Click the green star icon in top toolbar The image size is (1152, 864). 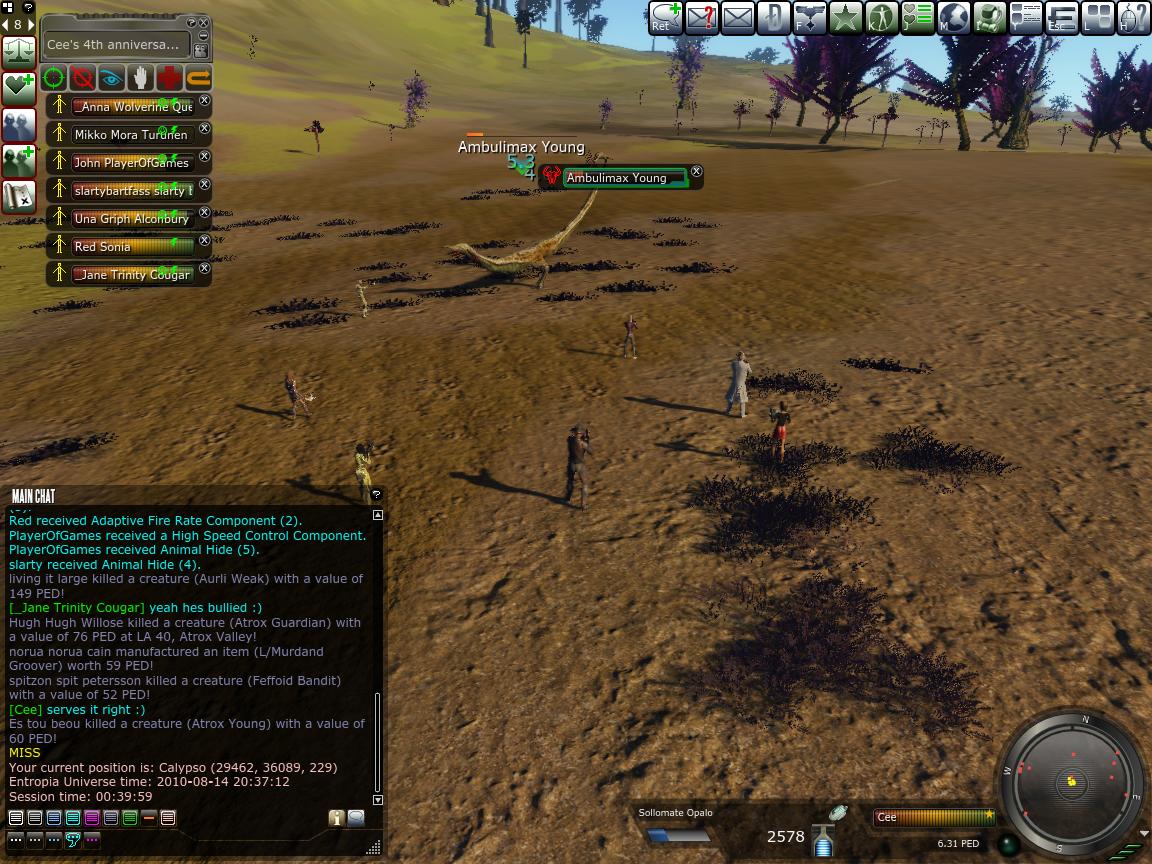(x=845, y=18)
